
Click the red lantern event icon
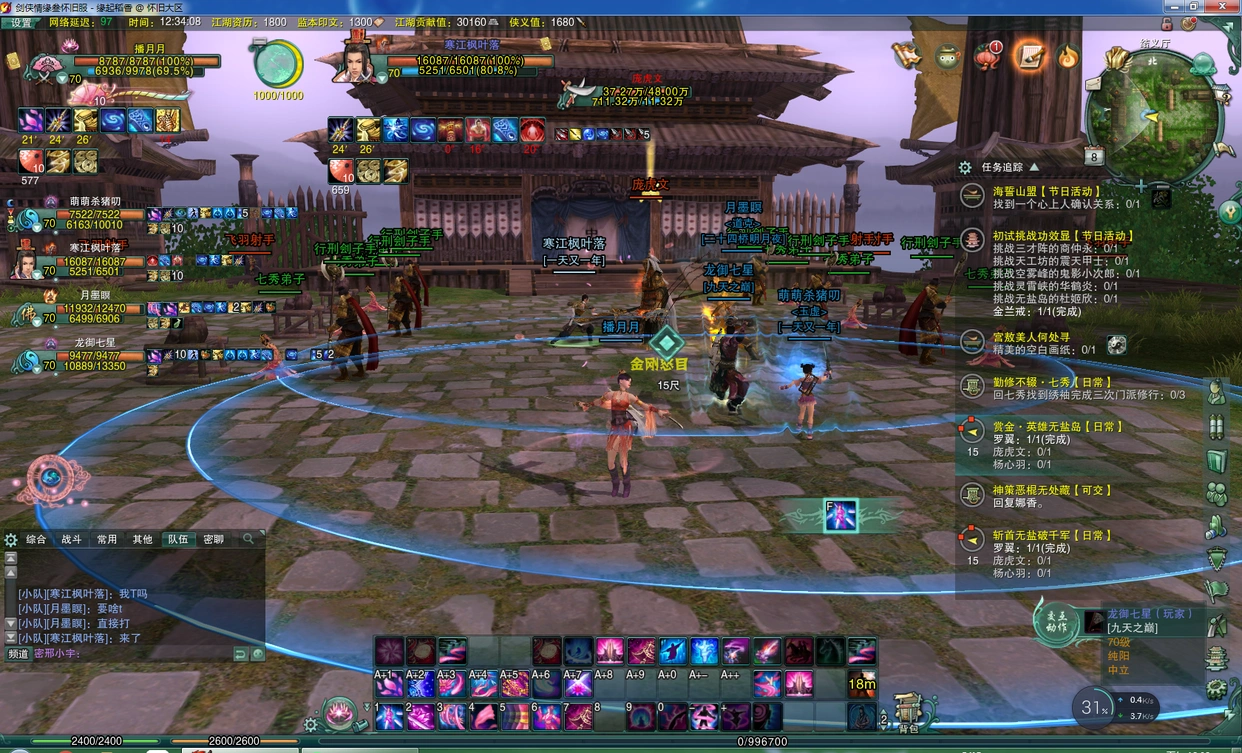tap(987, 56)
